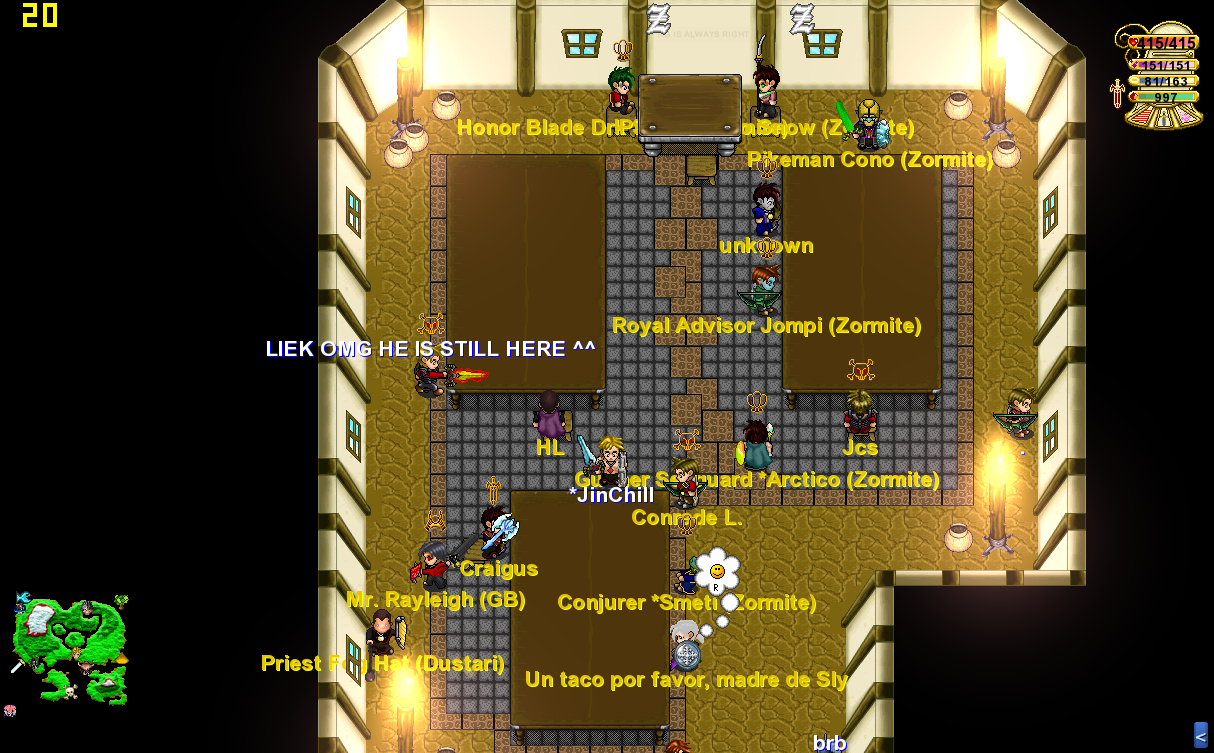The height and width of the screenshot is (753, 1214).
Task: Select the red sword icon beside the stats
Action: 1117,93
